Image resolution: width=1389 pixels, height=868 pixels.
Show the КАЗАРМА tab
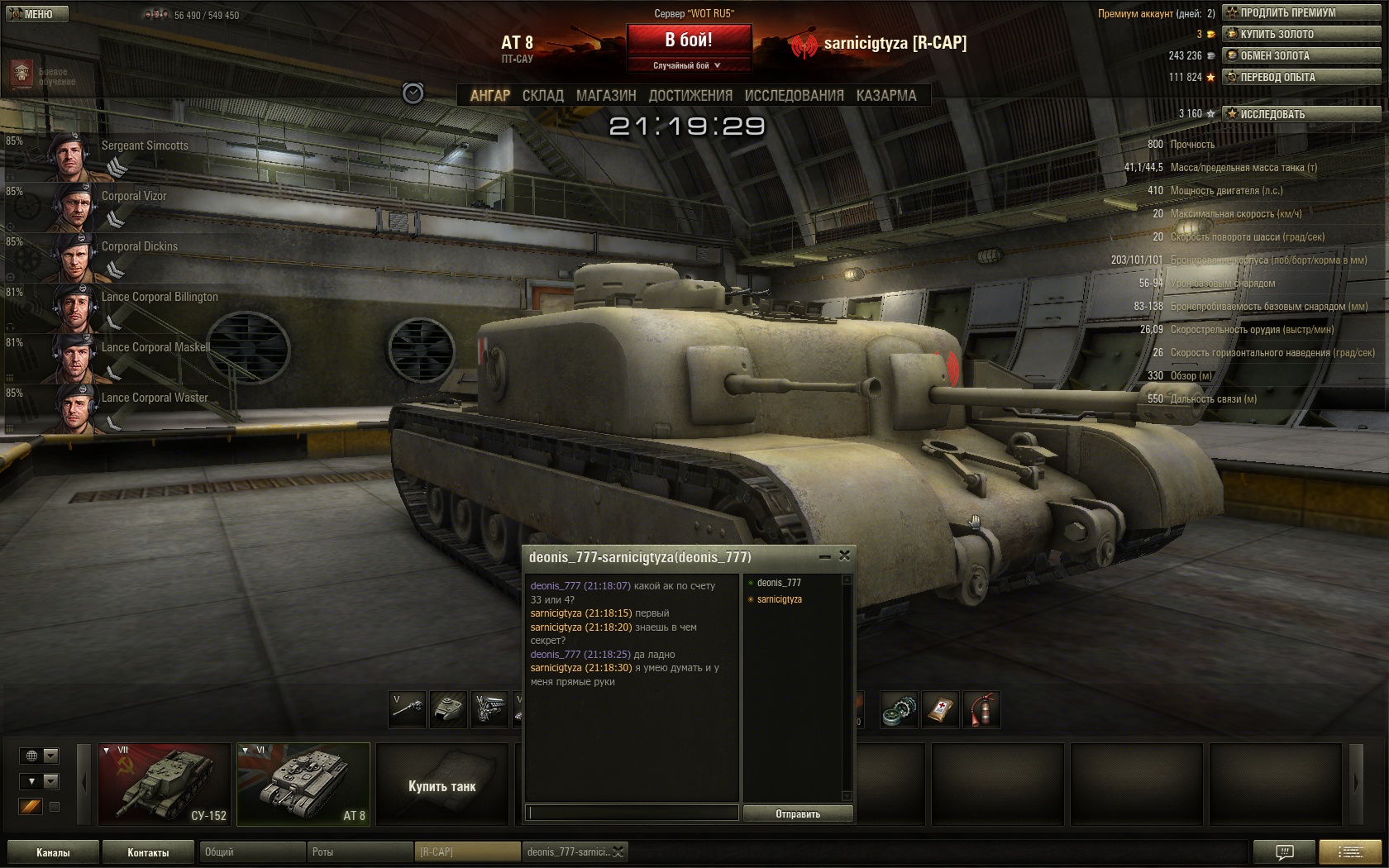[x=886, y=96]
